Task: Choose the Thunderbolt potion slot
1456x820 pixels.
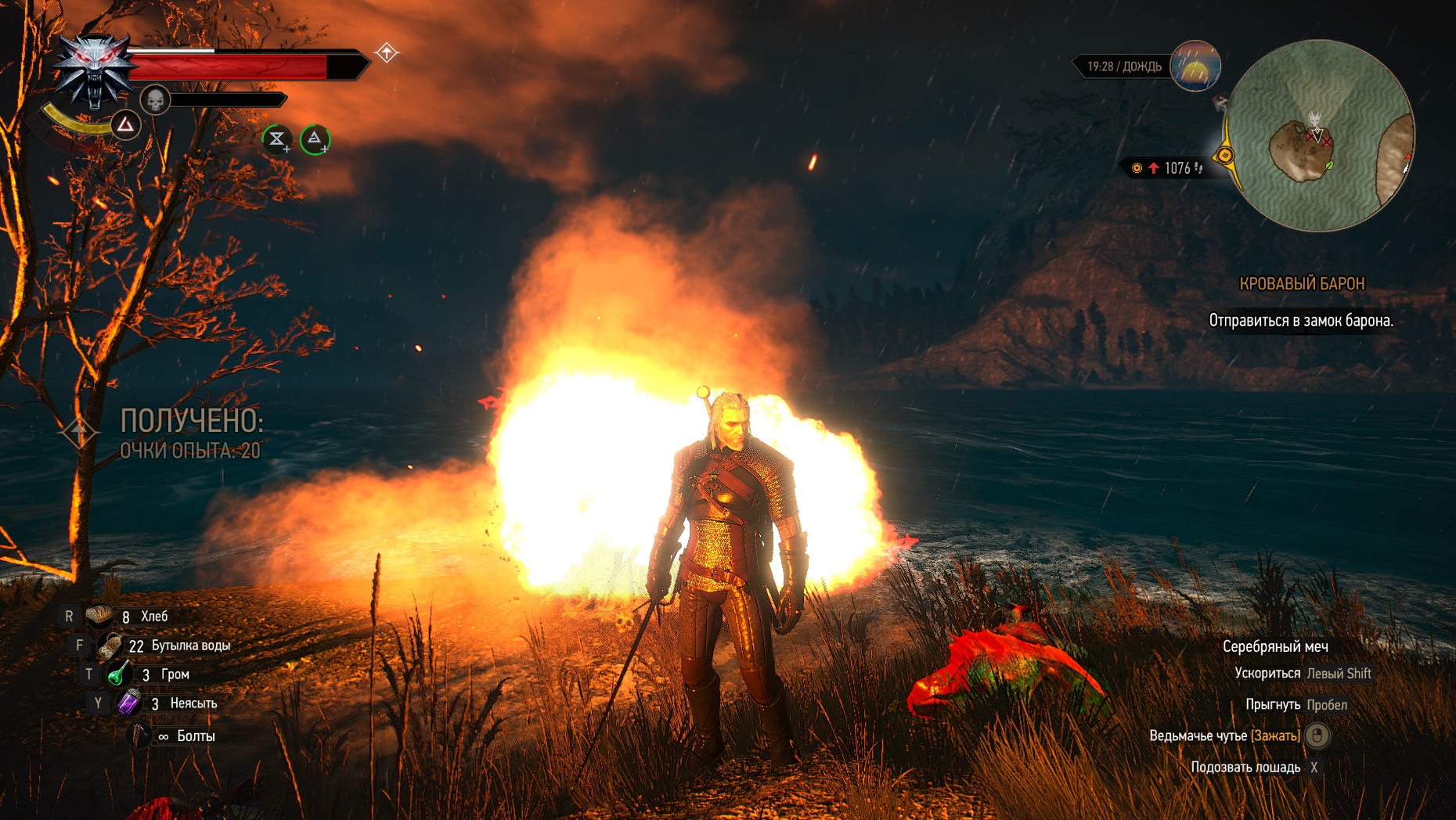Action: click(x=119, y=674)
